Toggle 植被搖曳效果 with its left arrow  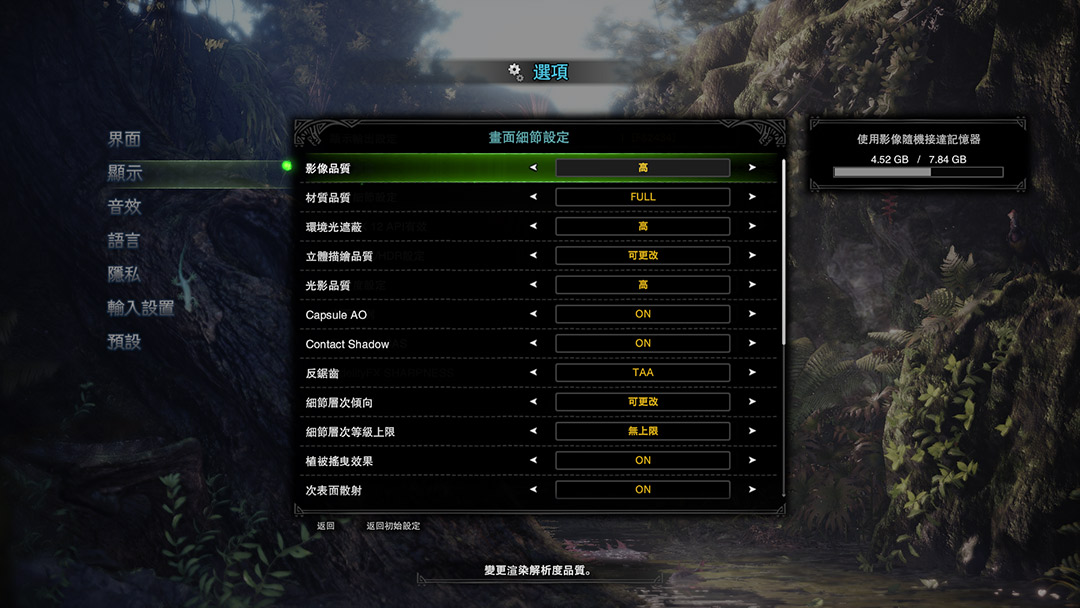click(533, 460)
